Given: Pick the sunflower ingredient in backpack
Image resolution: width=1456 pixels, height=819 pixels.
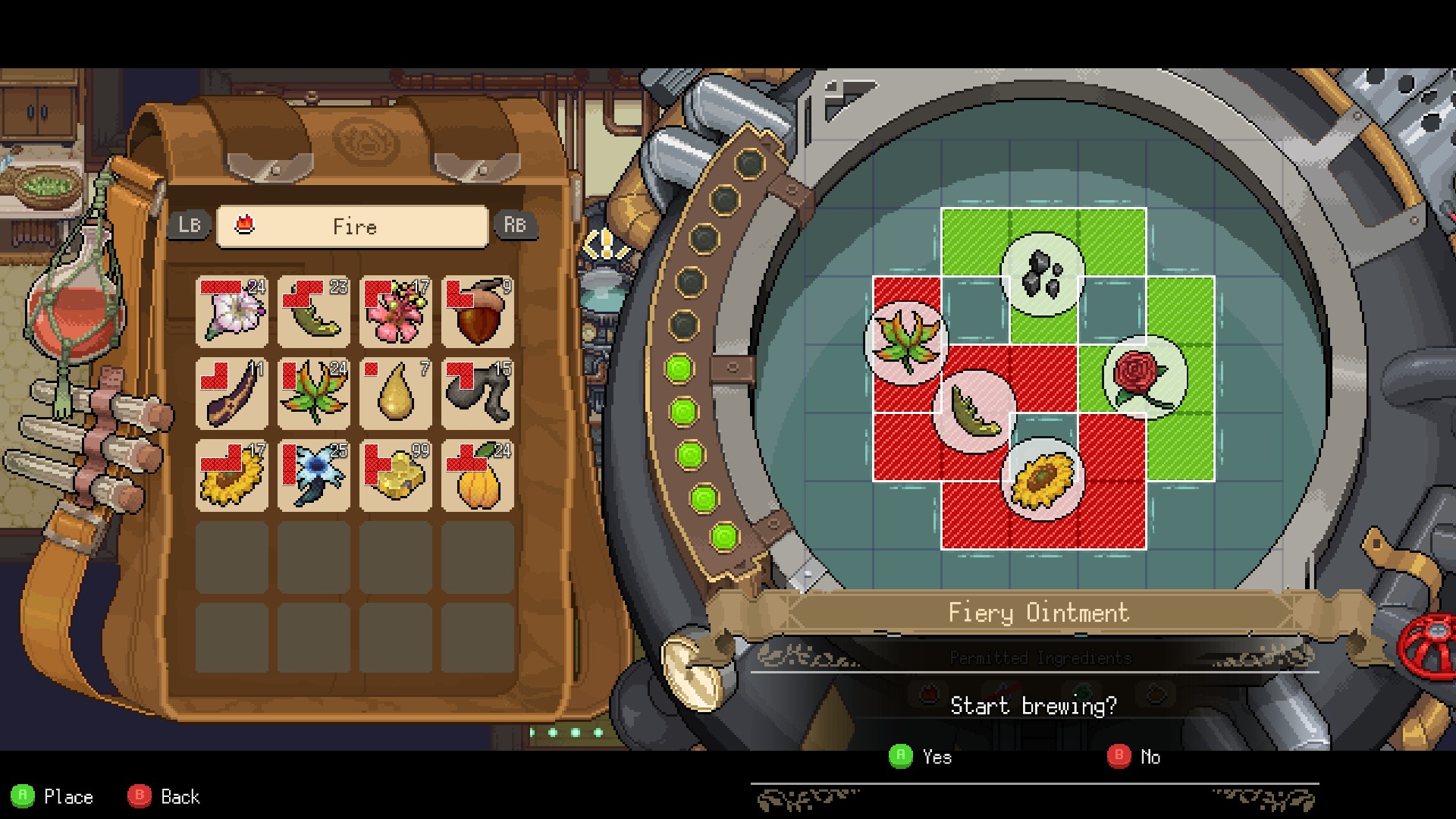Looking at the screenshot, I should [232, 475].
